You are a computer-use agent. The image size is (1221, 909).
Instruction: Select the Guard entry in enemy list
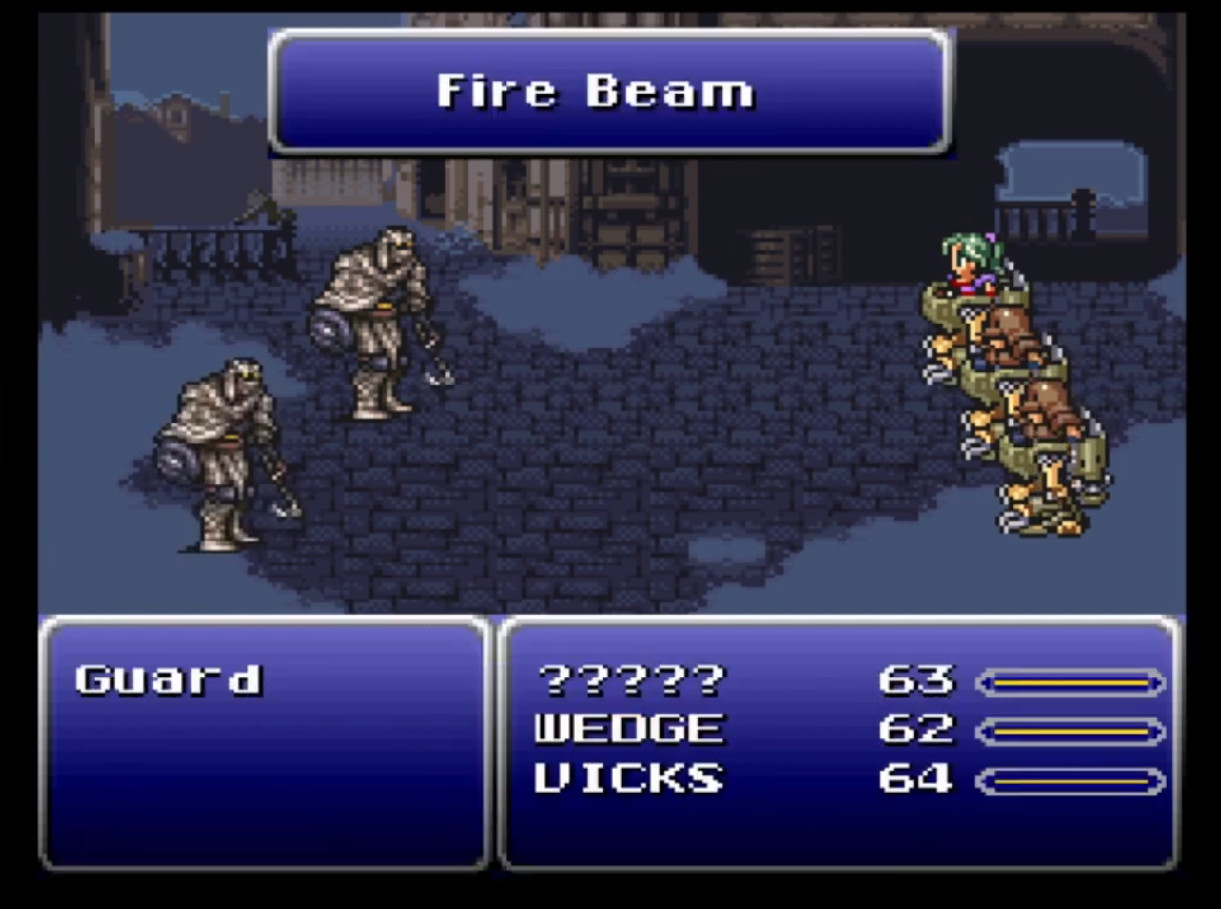coord(168,680)
